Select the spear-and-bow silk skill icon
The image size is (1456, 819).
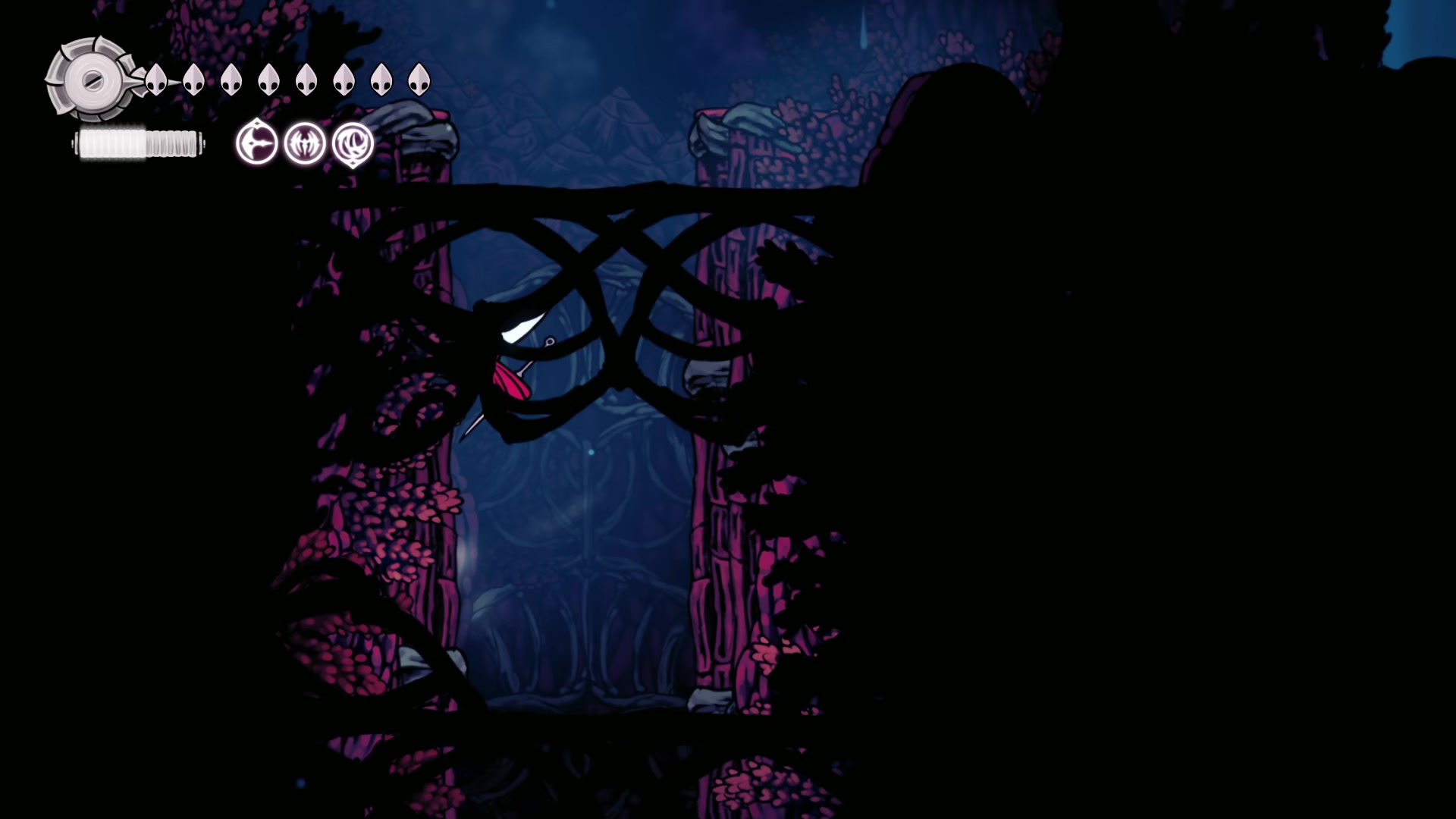256,143
